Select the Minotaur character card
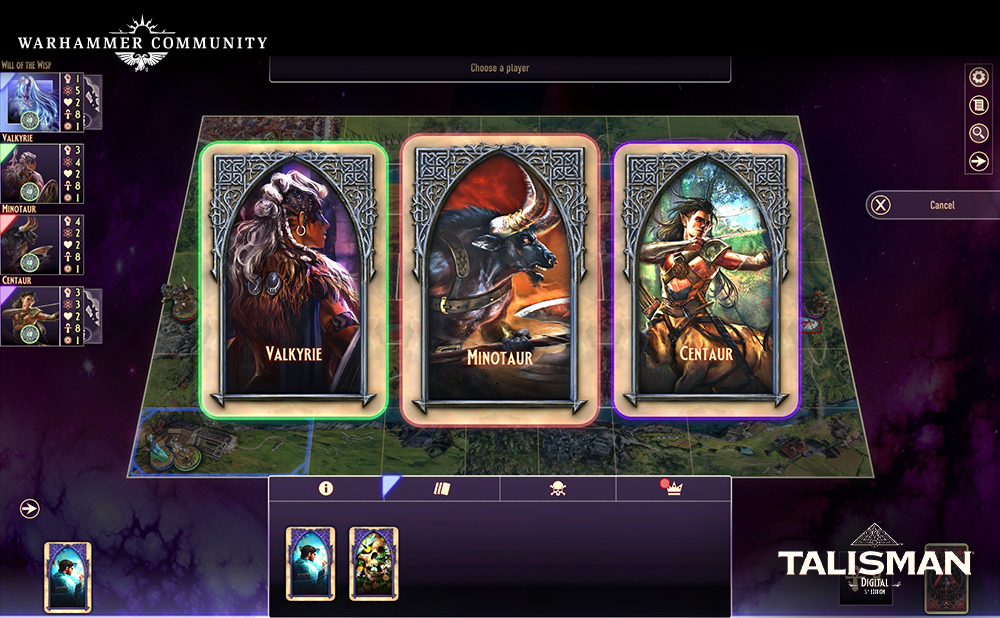 [x=499, y=279]
